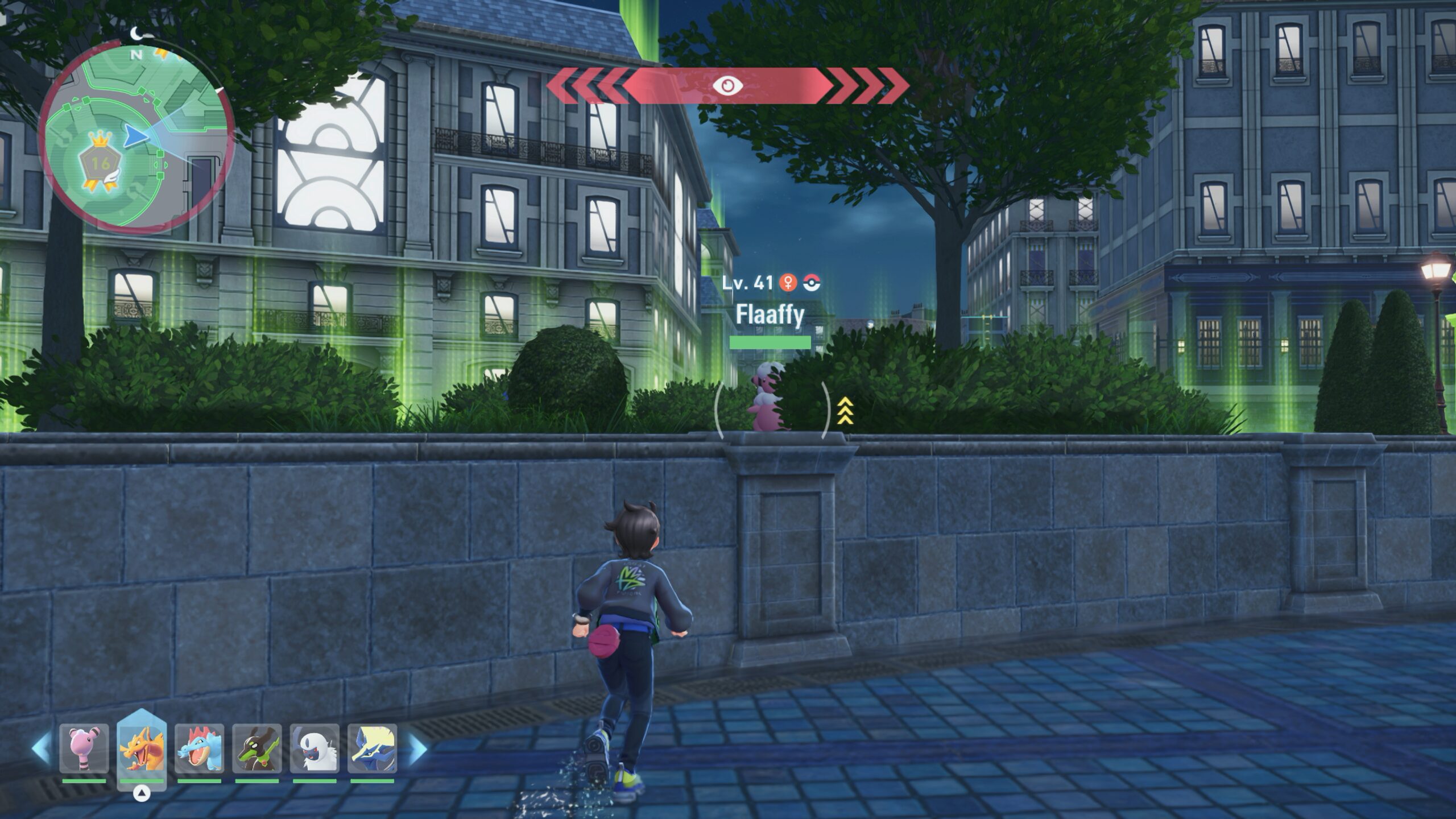Pick the Zygarde party slot
The image size is (1456, 819).
257,748
